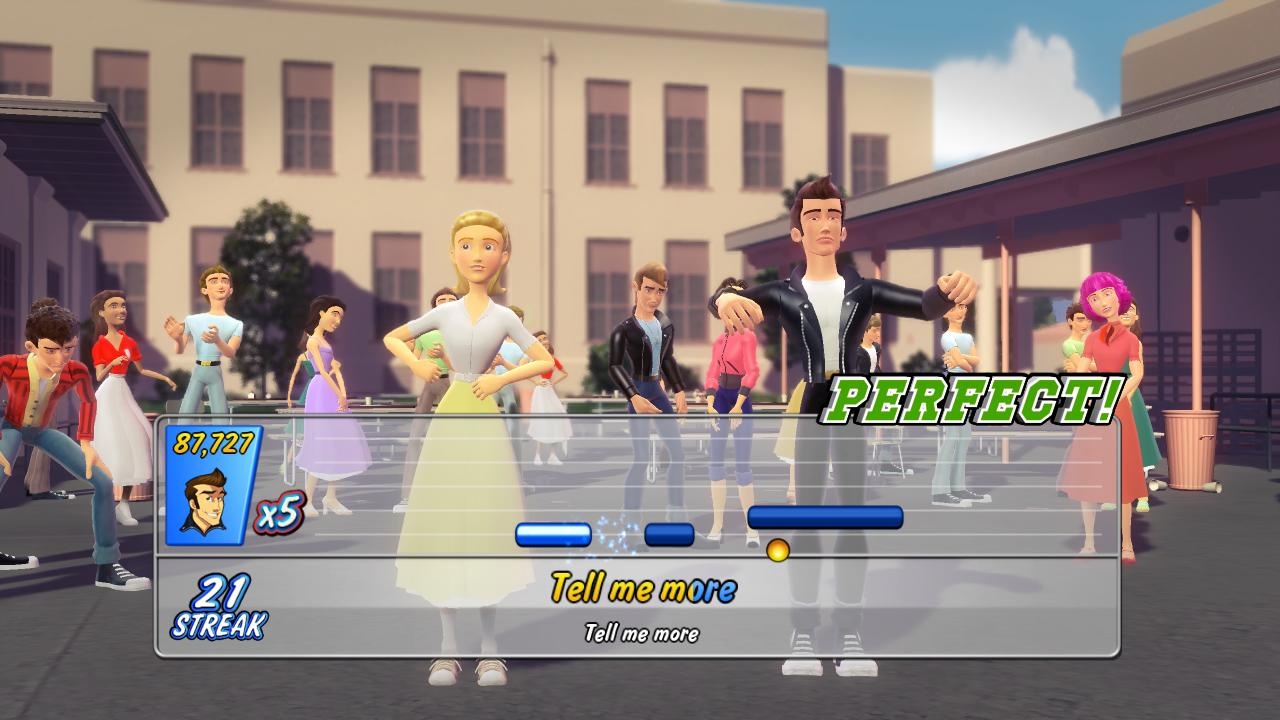The image size is (1280, 720).
Task: Click the short blue pitch note pill
Action: 668,535
